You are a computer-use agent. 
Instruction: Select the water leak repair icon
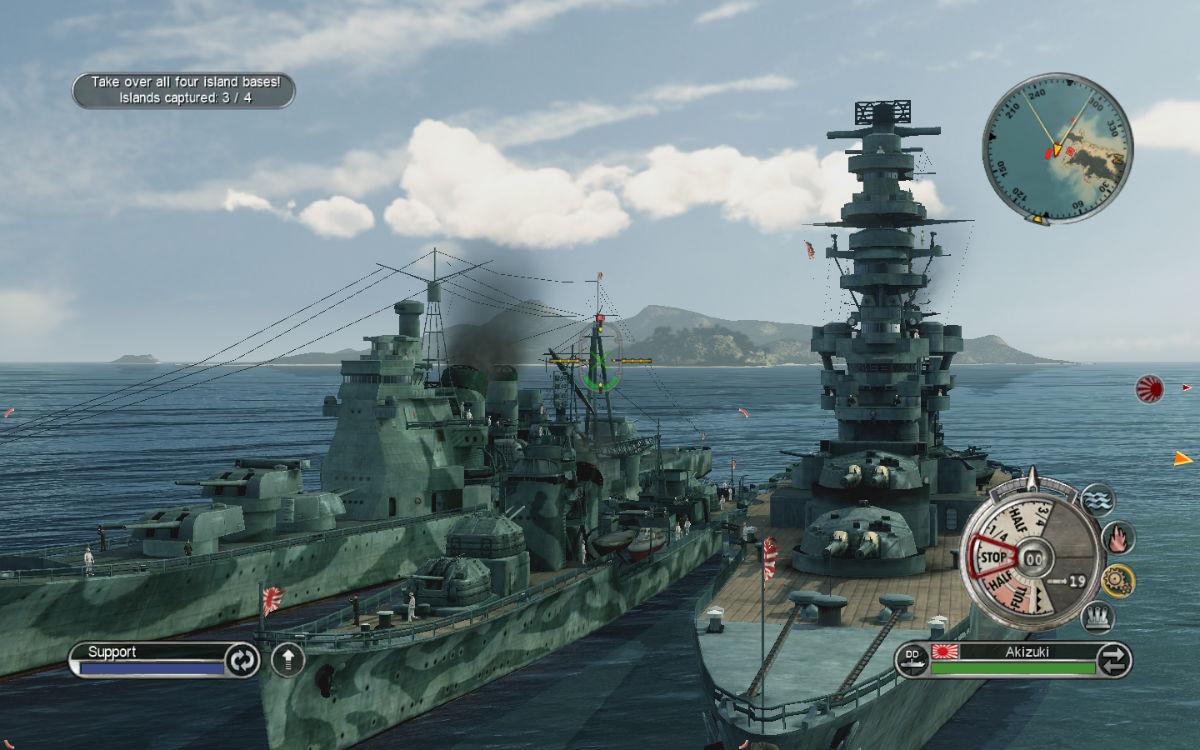pos(1097,500)
